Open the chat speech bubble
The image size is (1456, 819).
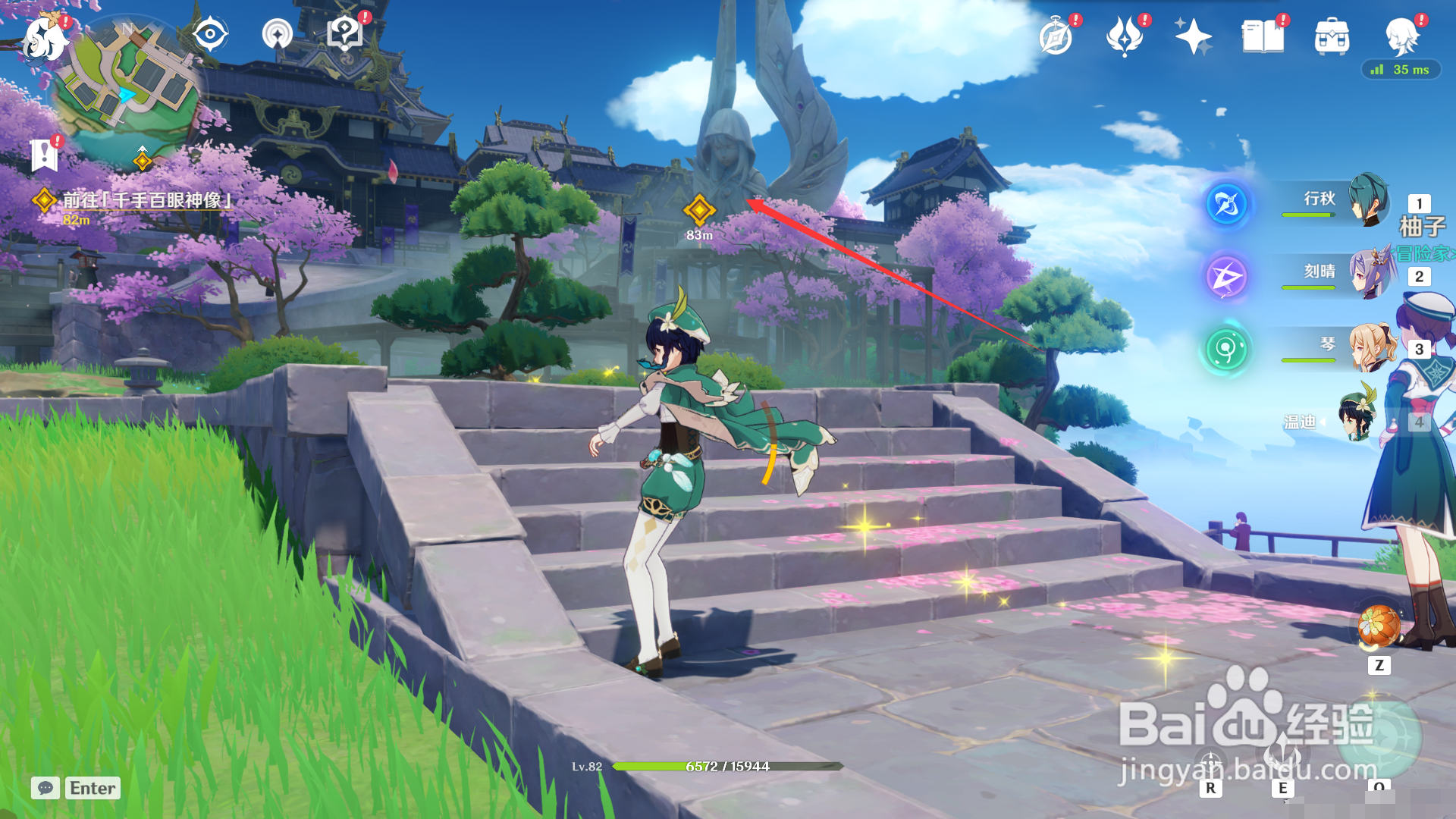click(45, 788)
